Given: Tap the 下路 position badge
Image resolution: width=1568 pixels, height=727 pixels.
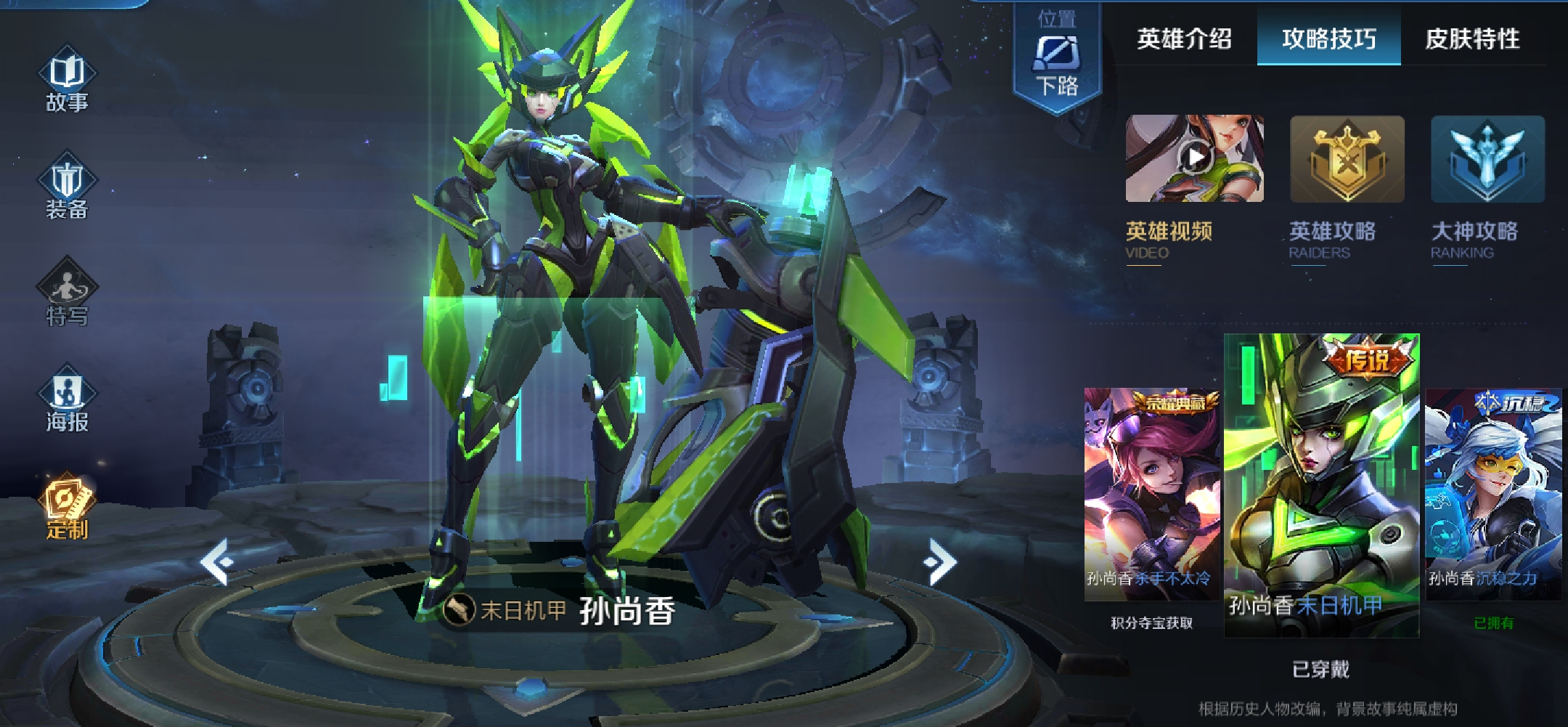Looking at the screenshot, I should [x=1057, y=58].
